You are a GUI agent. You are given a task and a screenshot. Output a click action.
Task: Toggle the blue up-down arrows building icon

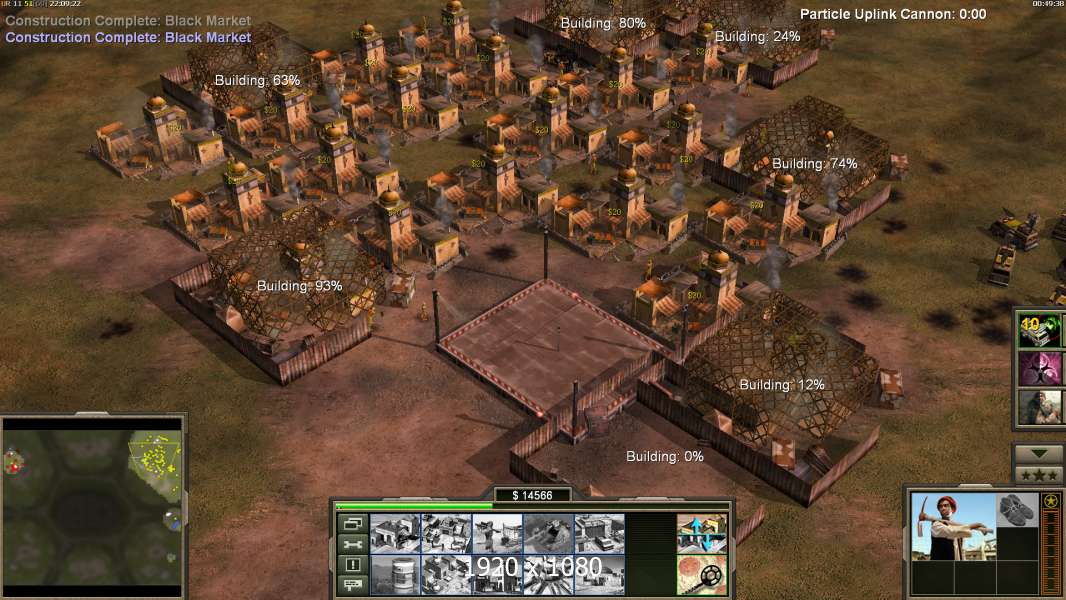(702, 534)
